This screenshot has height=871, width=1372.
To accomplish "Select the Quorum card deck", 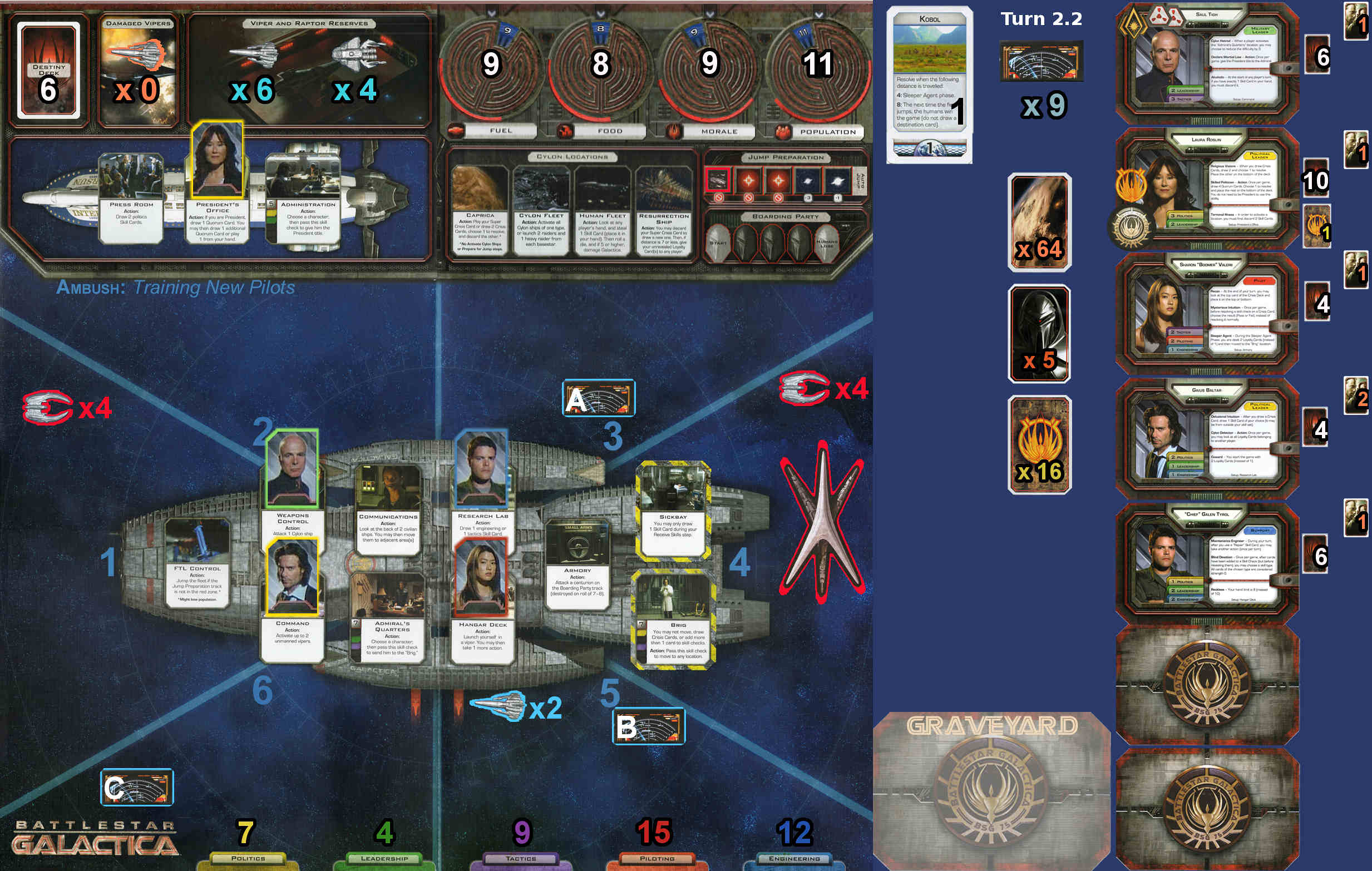I will coord(1039,445).
